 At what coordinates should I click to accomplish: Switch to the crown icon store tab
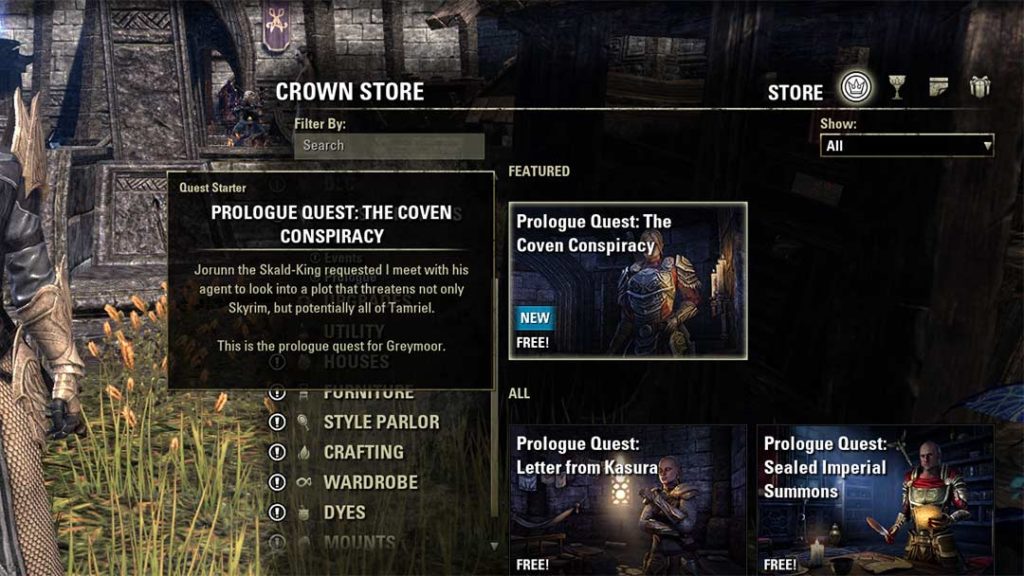coord(856,88)
